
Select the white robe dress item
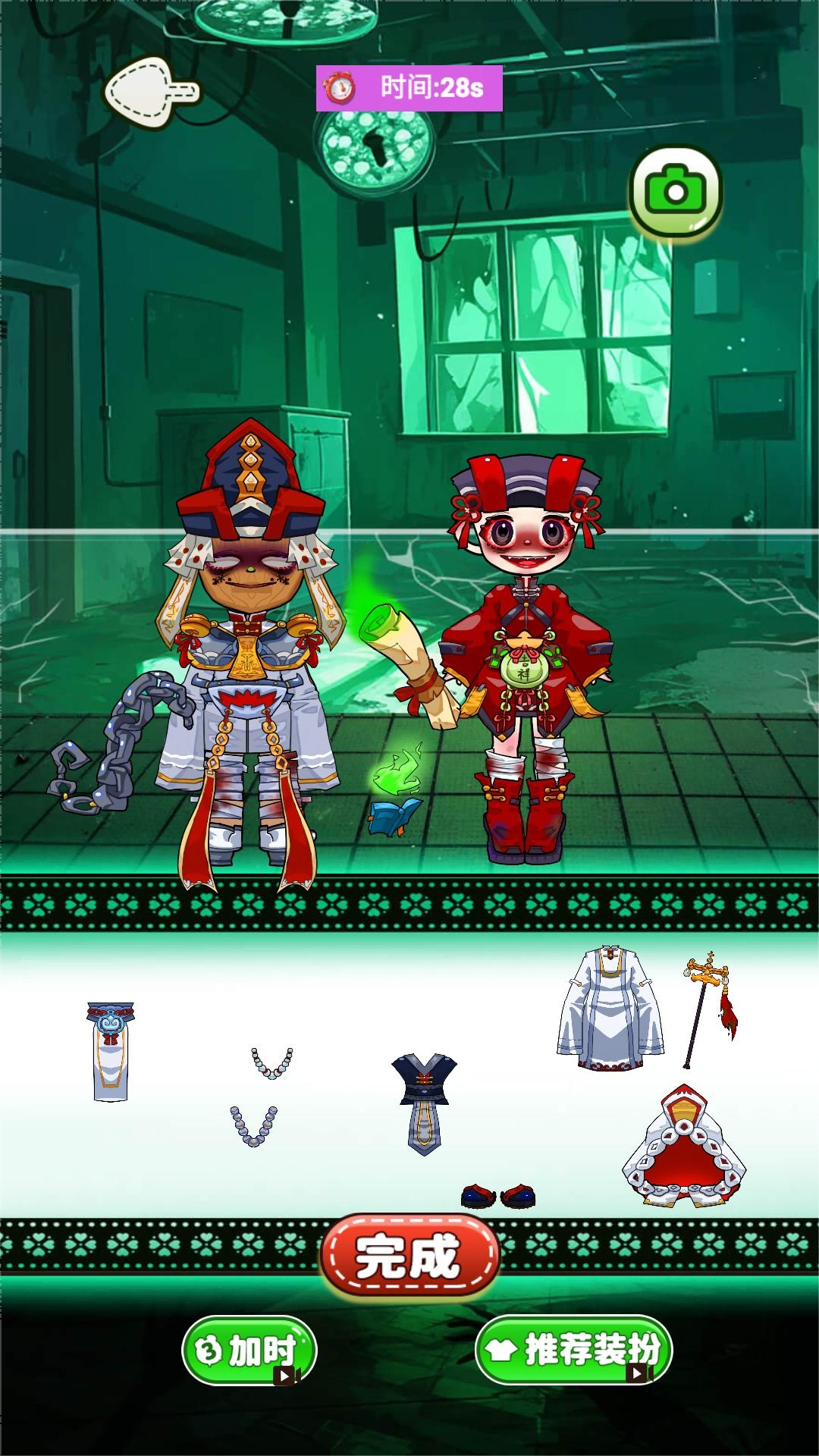610,1008
